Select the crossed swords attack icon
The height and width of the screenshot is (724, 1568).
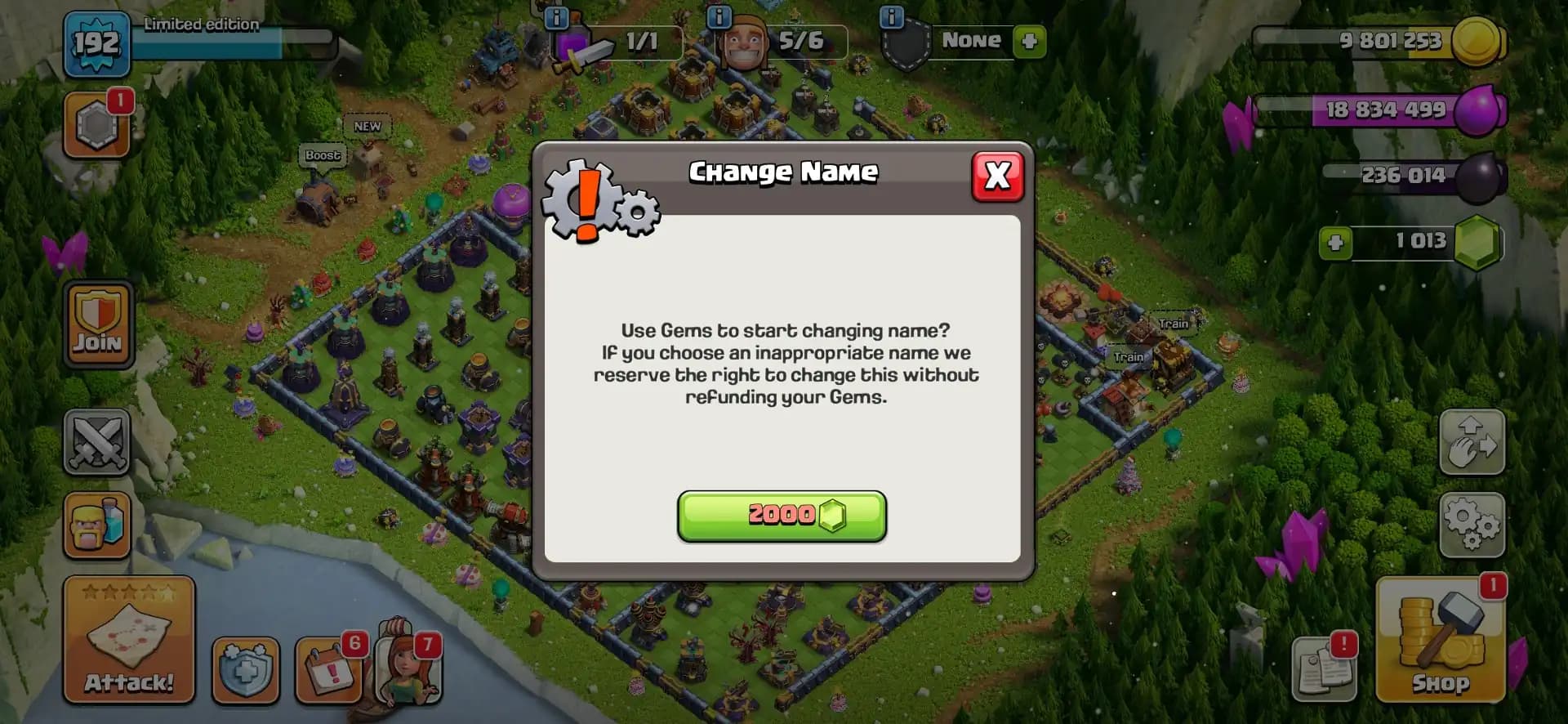click(x=96, y=442)
